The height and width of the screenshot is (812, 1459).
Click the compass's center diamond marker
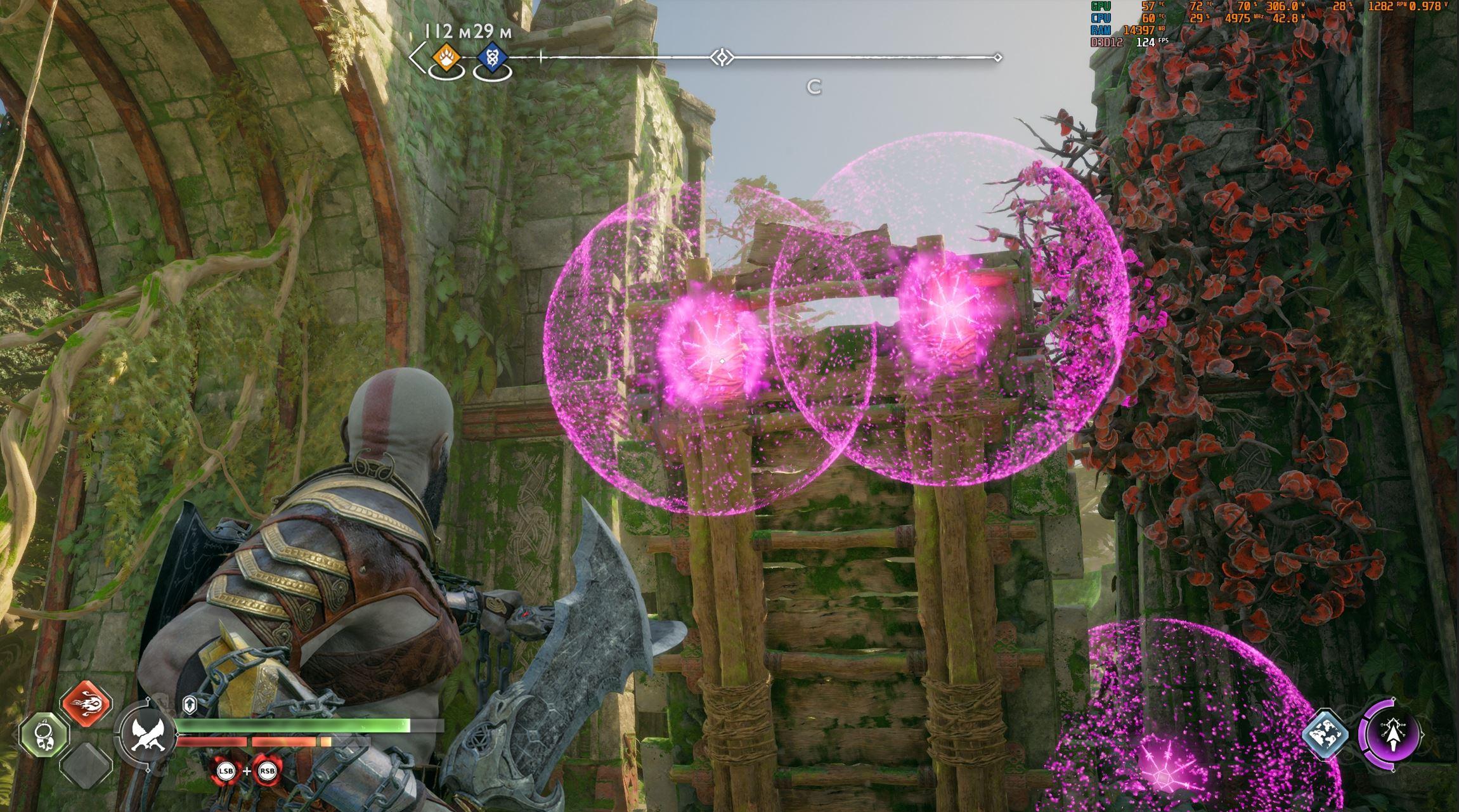click(x=722, y=58)
